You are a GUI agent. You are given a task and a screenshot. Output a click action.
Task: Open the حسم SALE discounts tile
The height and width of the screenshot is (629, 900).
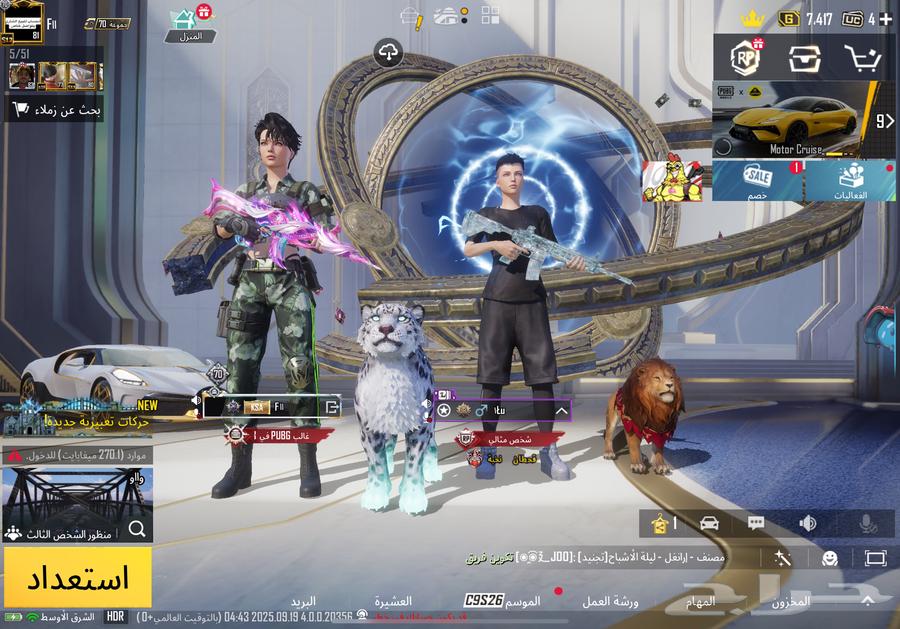pos(757,181)
